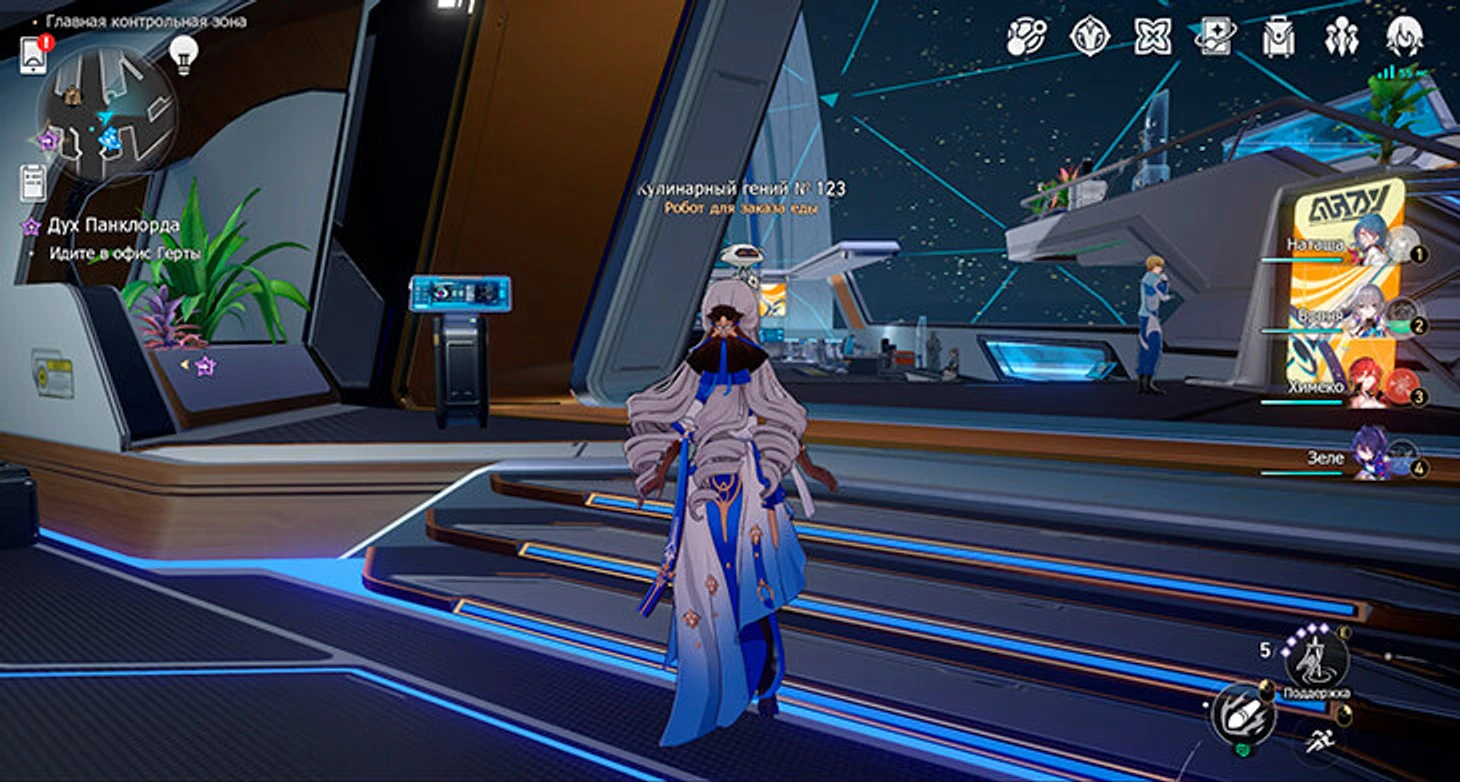Open the phone menu icon with red alert
The width and height of the screenshot is (1460, 782).
point(32,55)
